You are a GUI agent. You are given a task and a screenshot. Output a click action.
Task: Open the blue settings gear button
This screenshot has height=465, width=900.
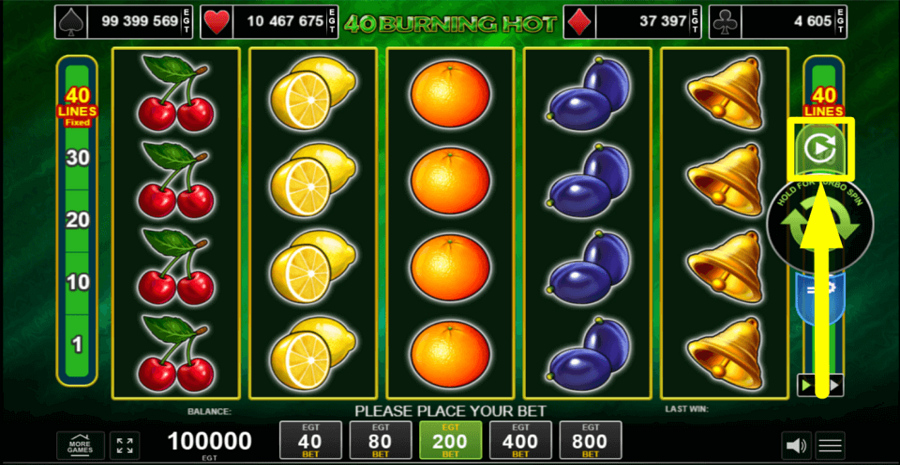coord(820,290)
